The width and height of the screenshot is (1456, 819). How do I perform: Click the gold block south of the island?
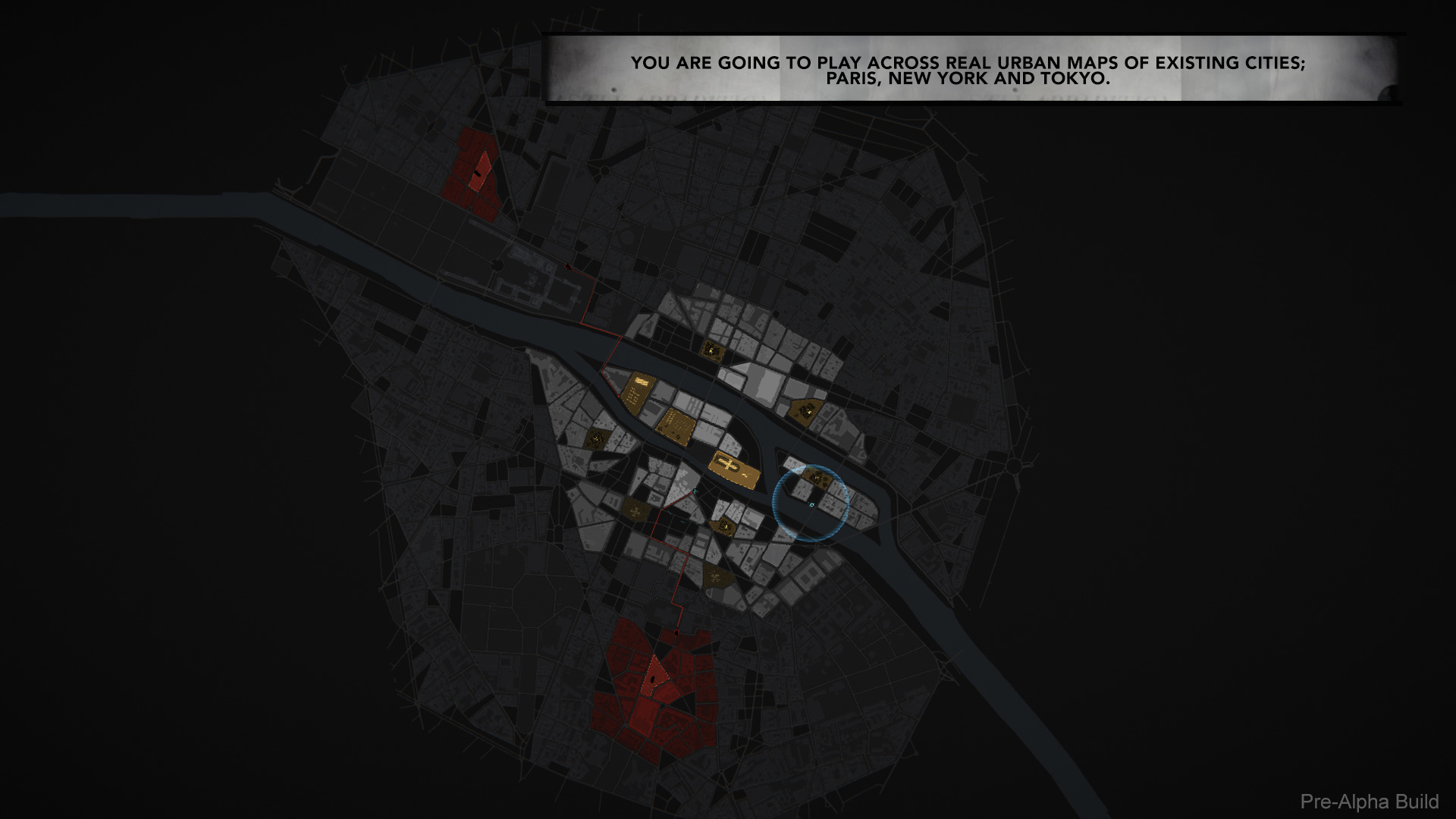(x=722, y=526)
